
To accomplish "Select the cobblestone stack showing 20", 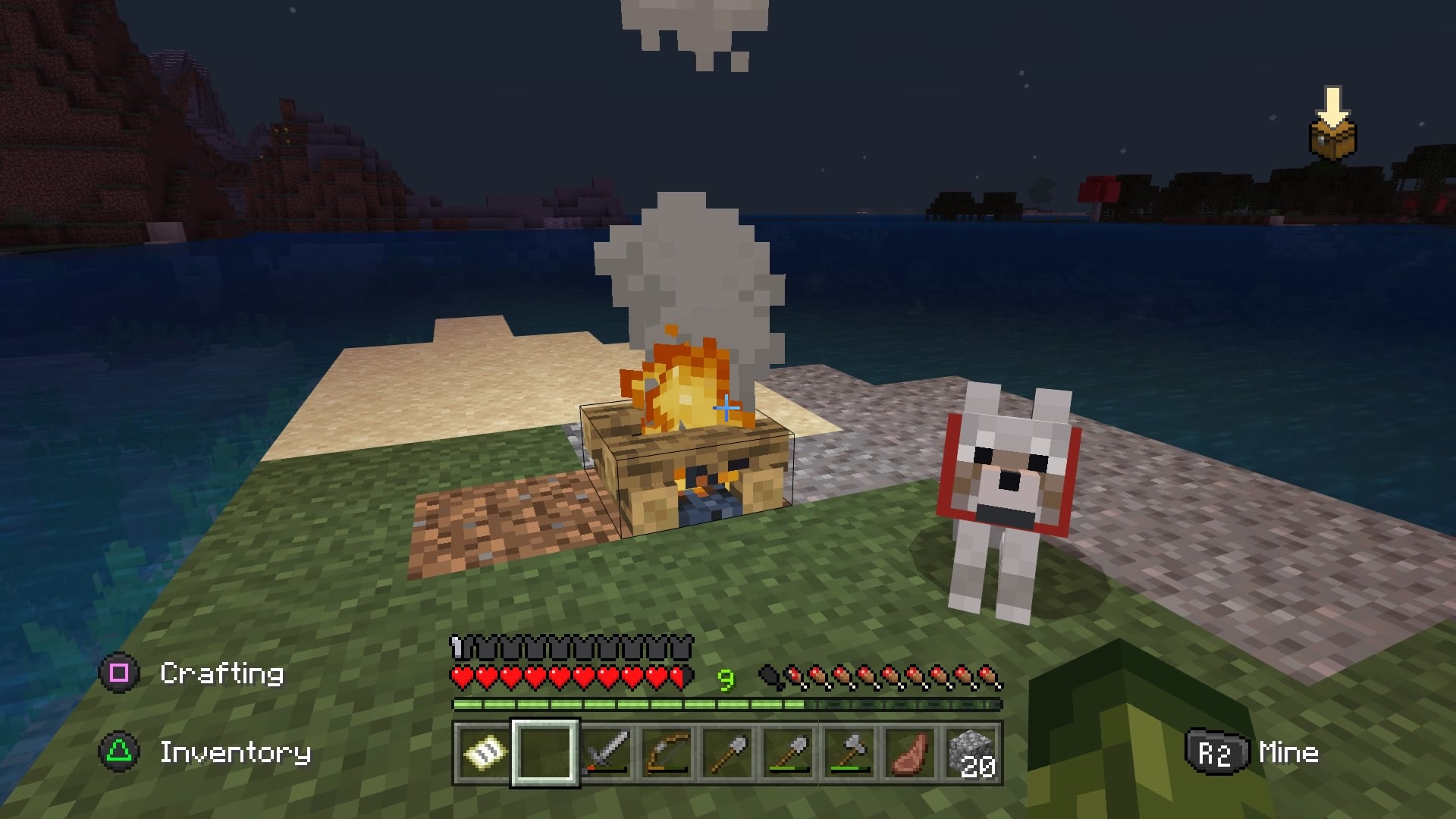I will 973,755.
